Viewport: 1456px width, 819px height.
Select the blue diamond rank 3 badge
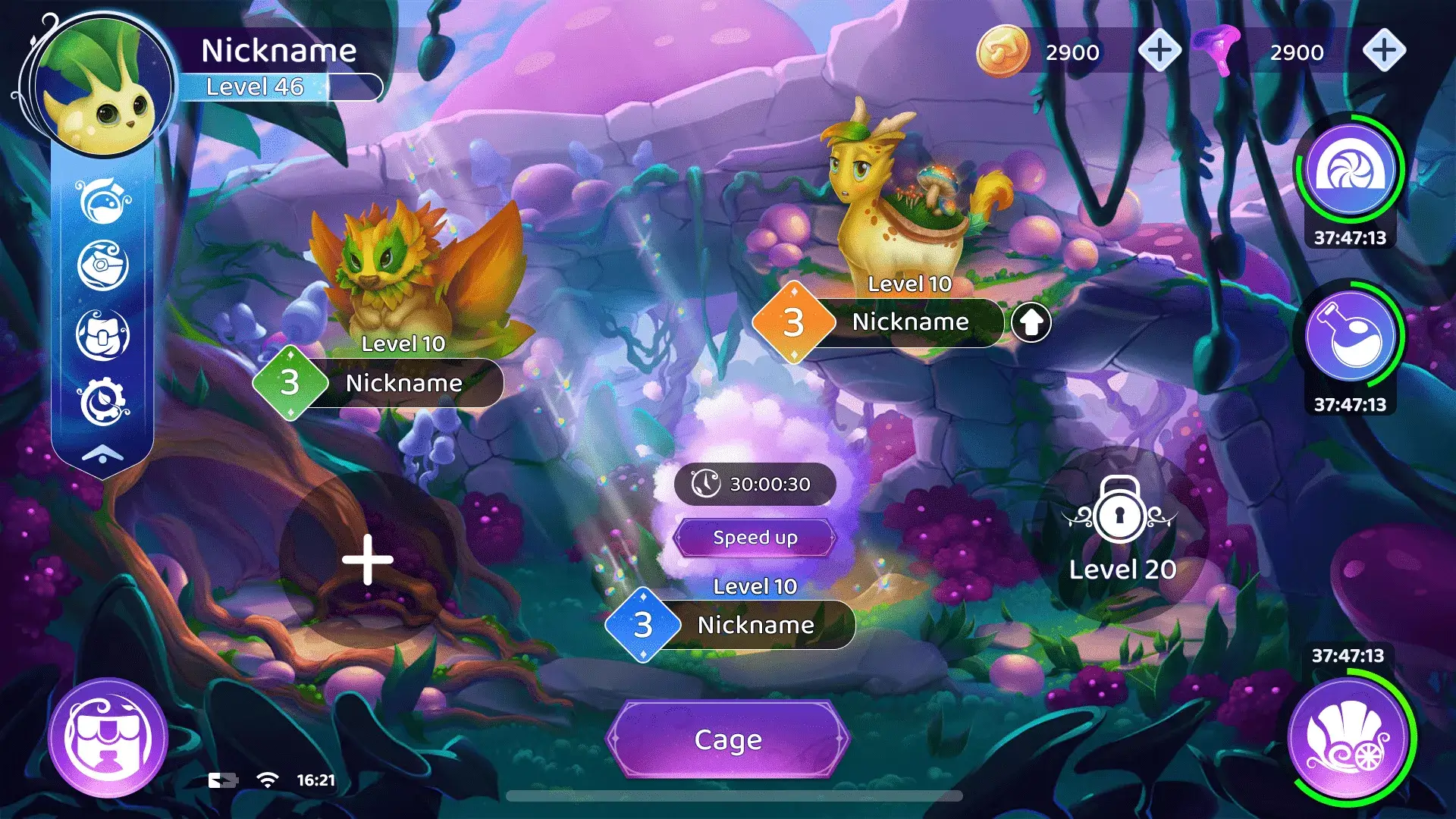[x=644, y=625]
